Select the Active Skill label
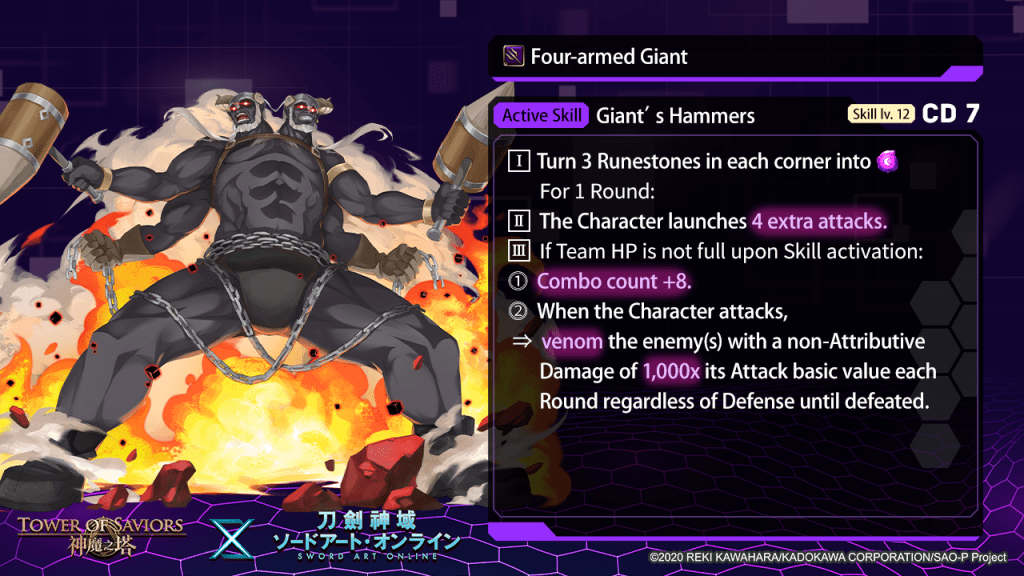The width and height of the screenshot is (1024, 576). [x=541, y=115]
